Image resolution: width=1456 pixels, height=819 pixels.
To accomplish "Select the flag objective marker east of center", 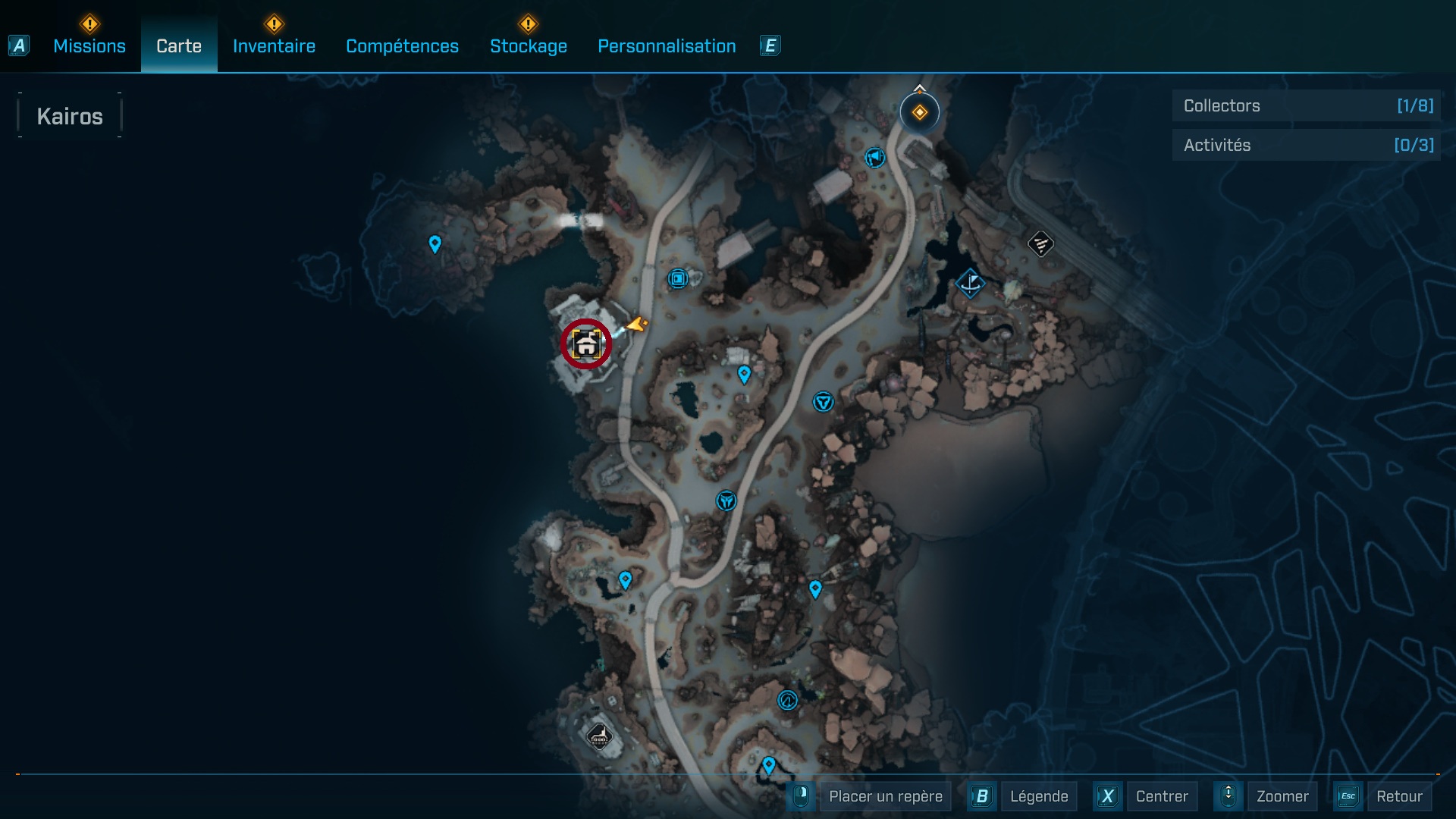I will [971, 284].
